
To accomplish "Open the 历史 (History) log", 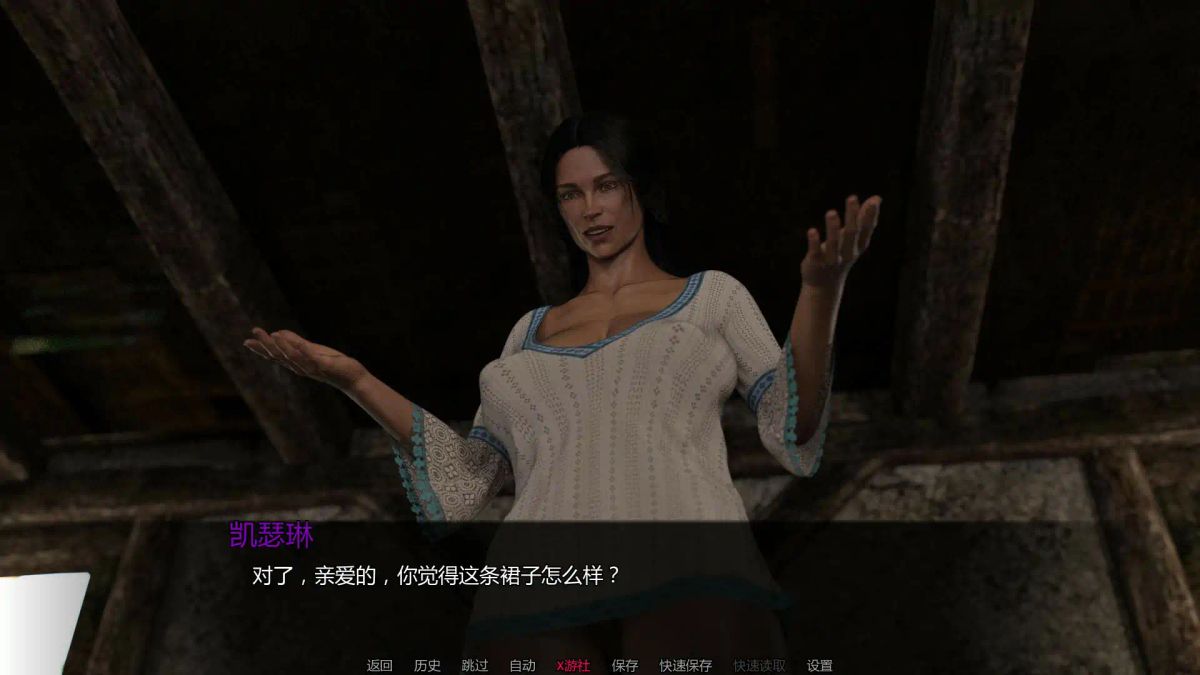I will pyautogui.click(x=427, y=665).
